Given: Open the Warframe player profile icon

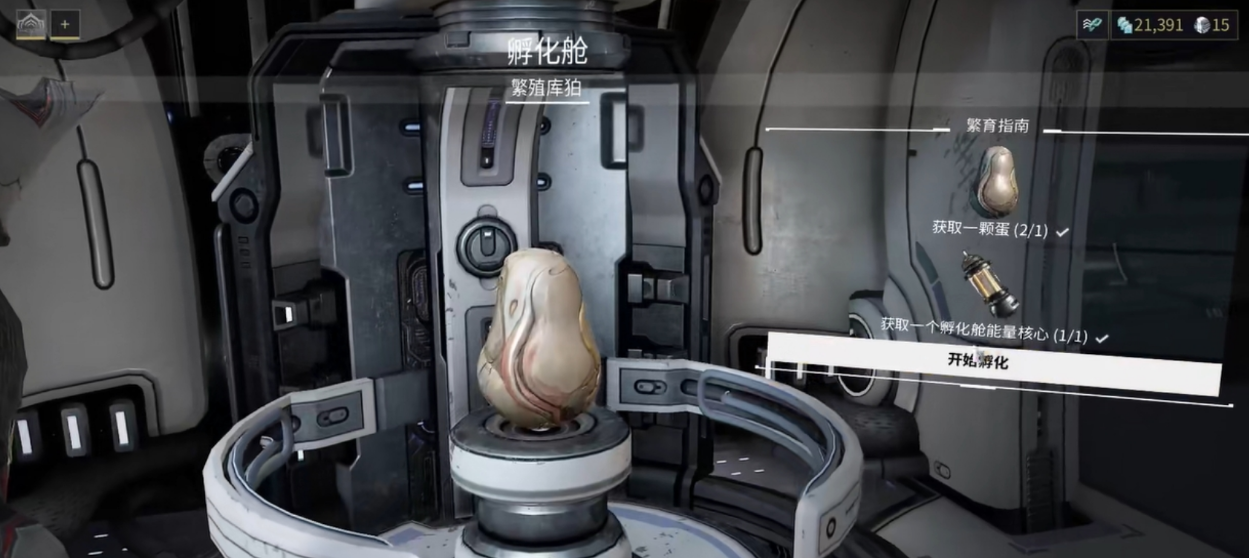Looking at the screenshot, I should click(30, 22).
